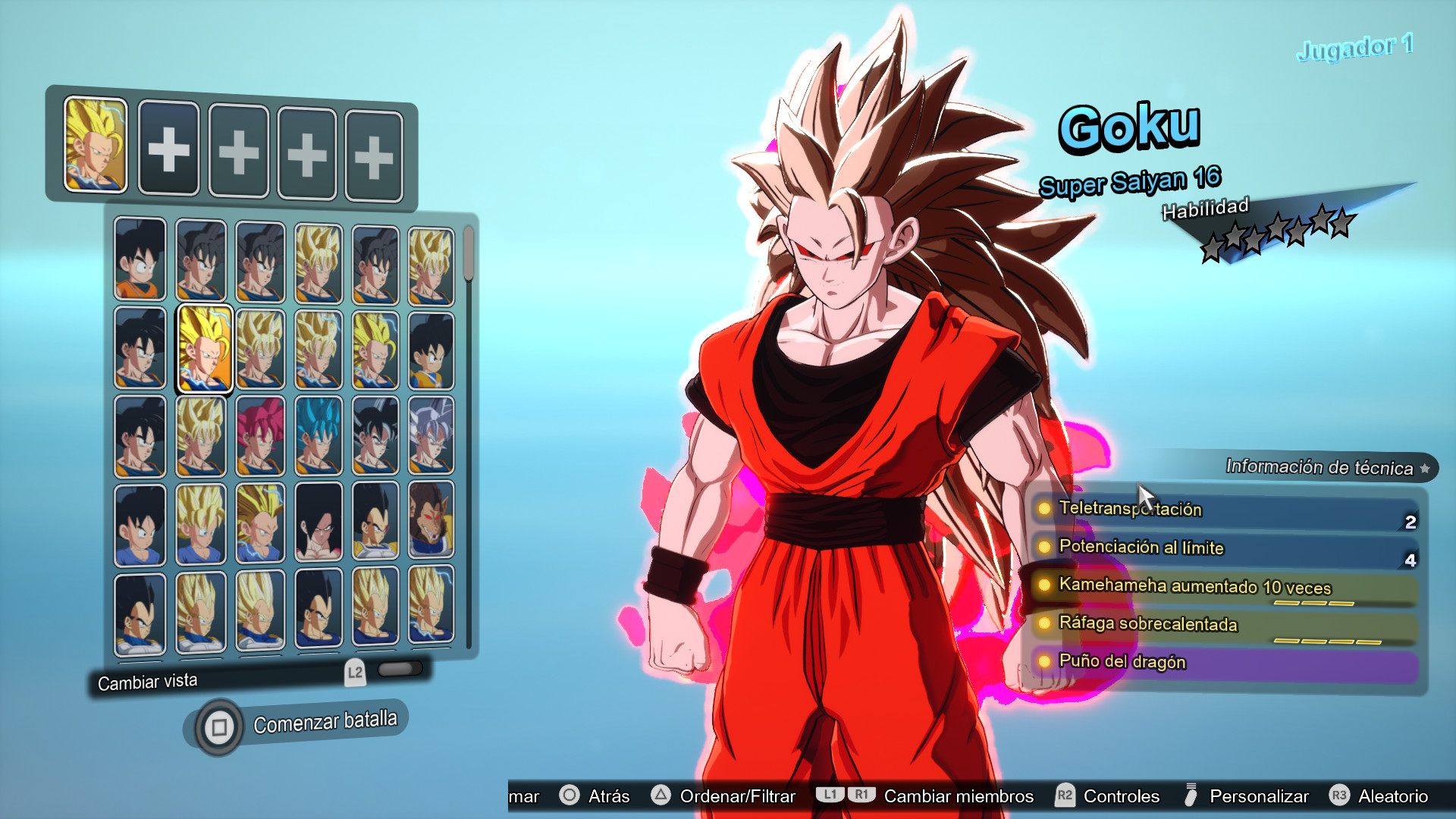Click the Square icon next to Comenzar batalla

pos(218,726)
